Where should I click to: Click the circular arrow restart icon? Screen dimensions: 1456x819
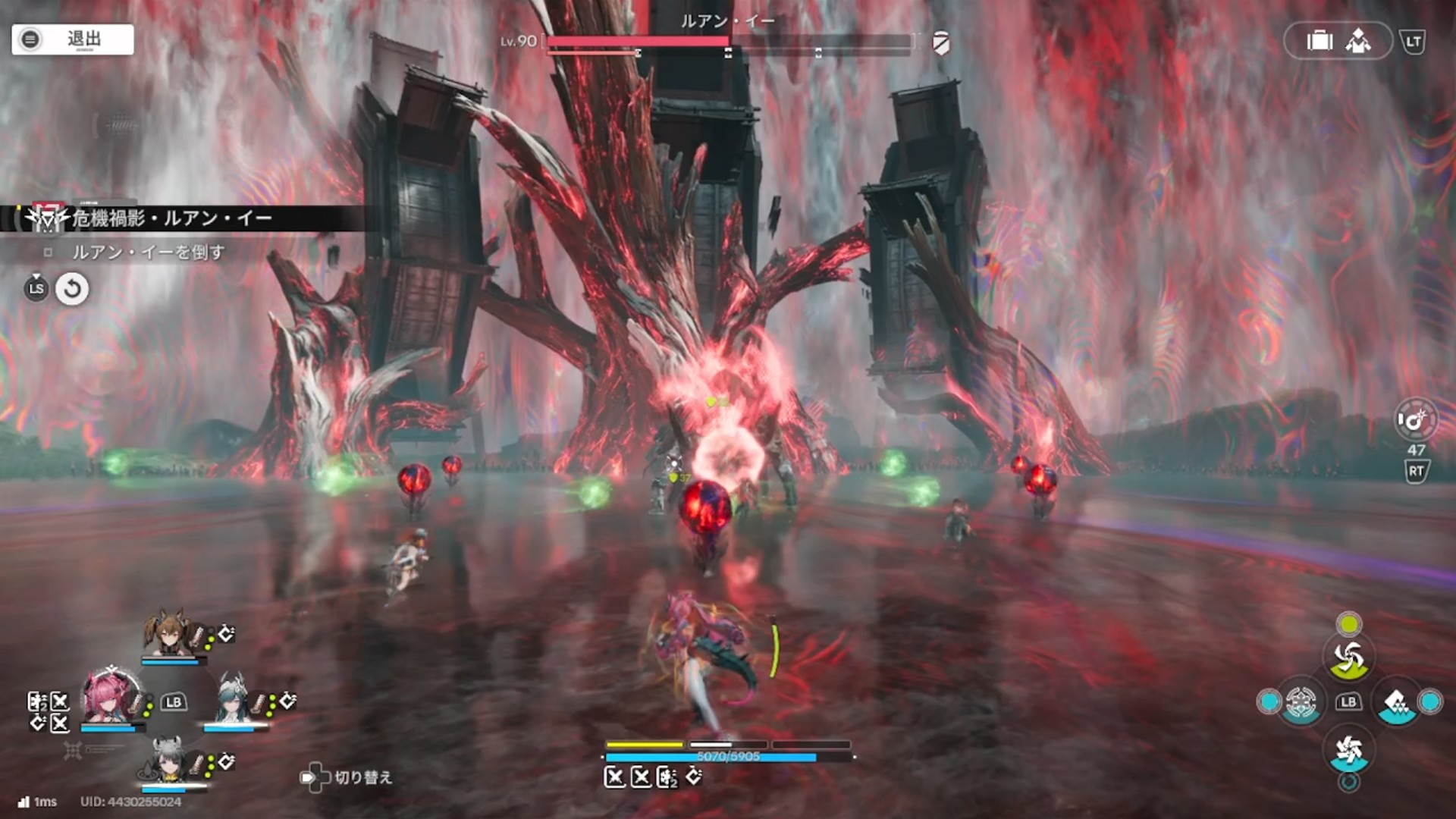(72, 289)
